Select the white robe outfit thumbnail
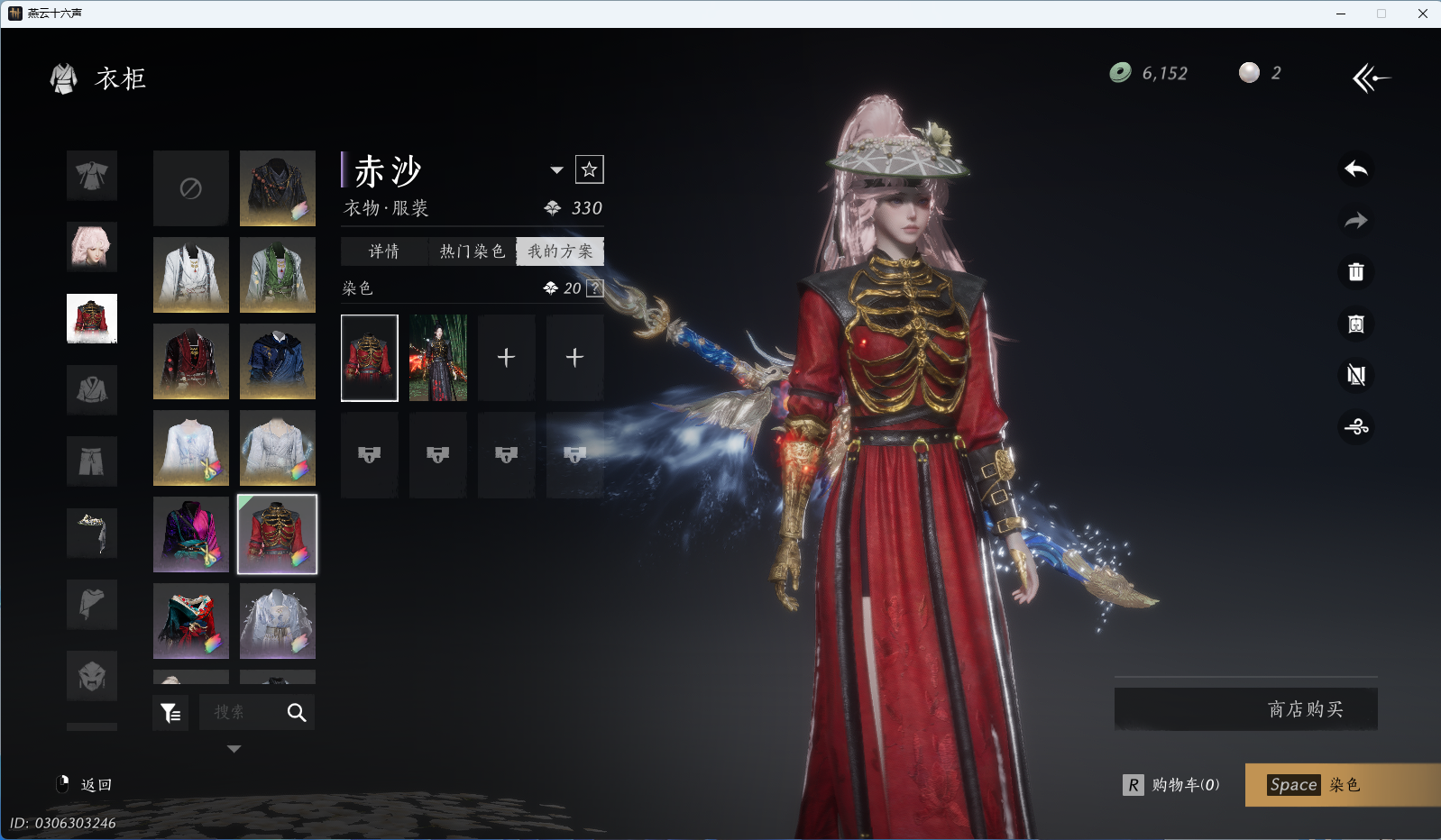The width and height of the screenshot is (1441, 840). click(x=190, y=275)
